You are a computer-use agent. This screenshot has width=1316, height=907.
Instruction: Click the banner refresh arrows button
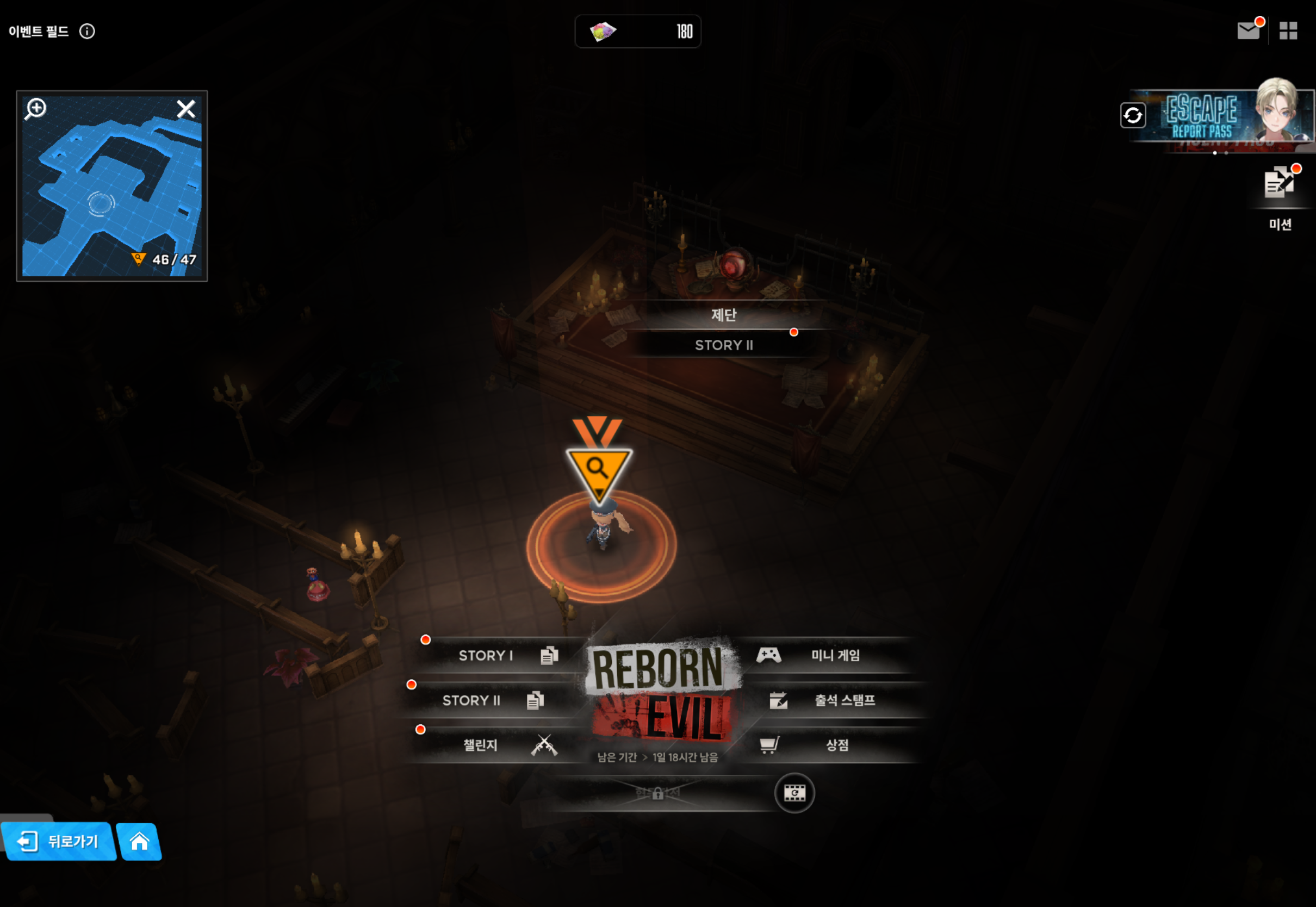pos(1132,115)
